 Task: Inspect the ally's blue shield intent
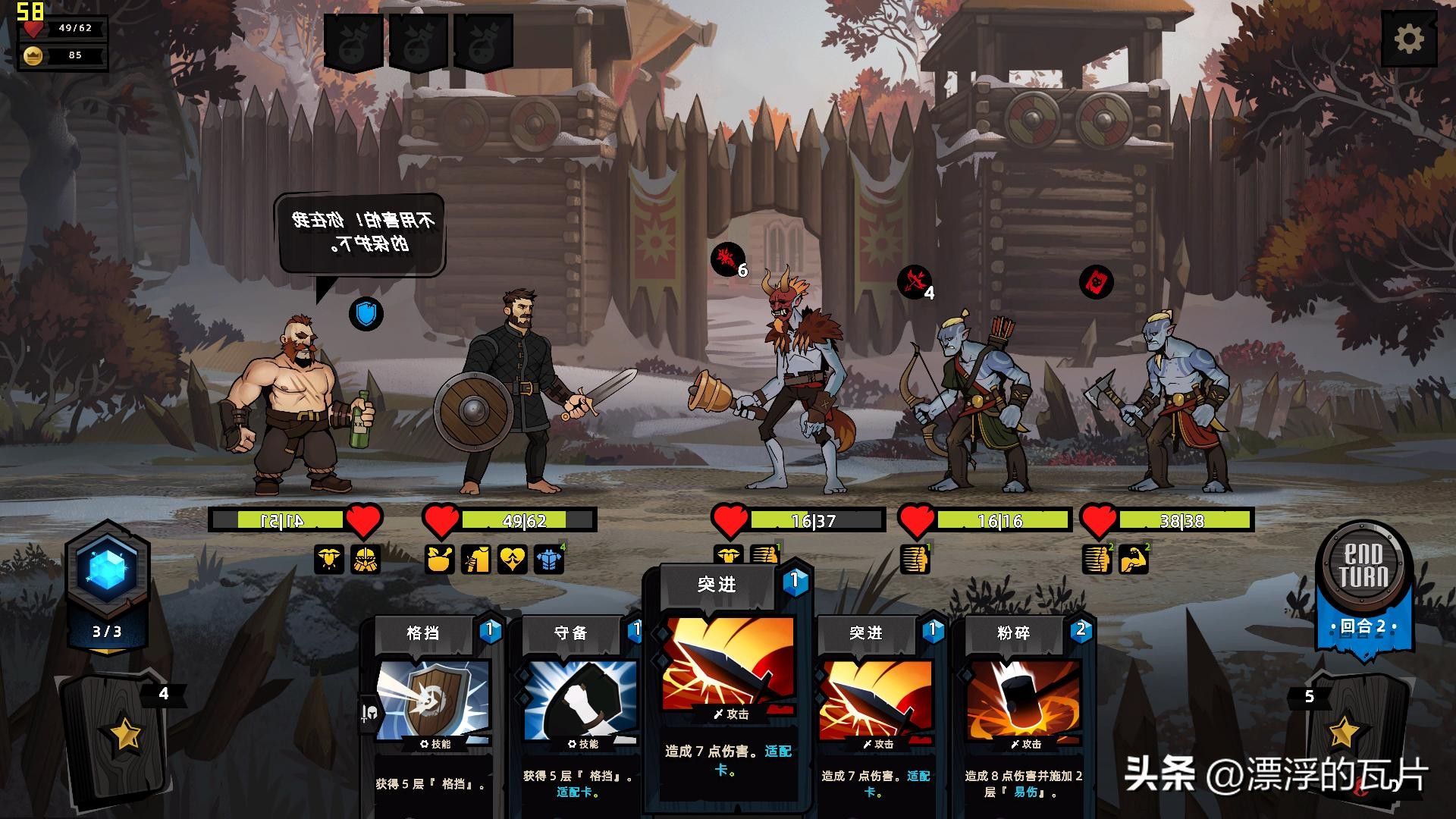[366, 313]
